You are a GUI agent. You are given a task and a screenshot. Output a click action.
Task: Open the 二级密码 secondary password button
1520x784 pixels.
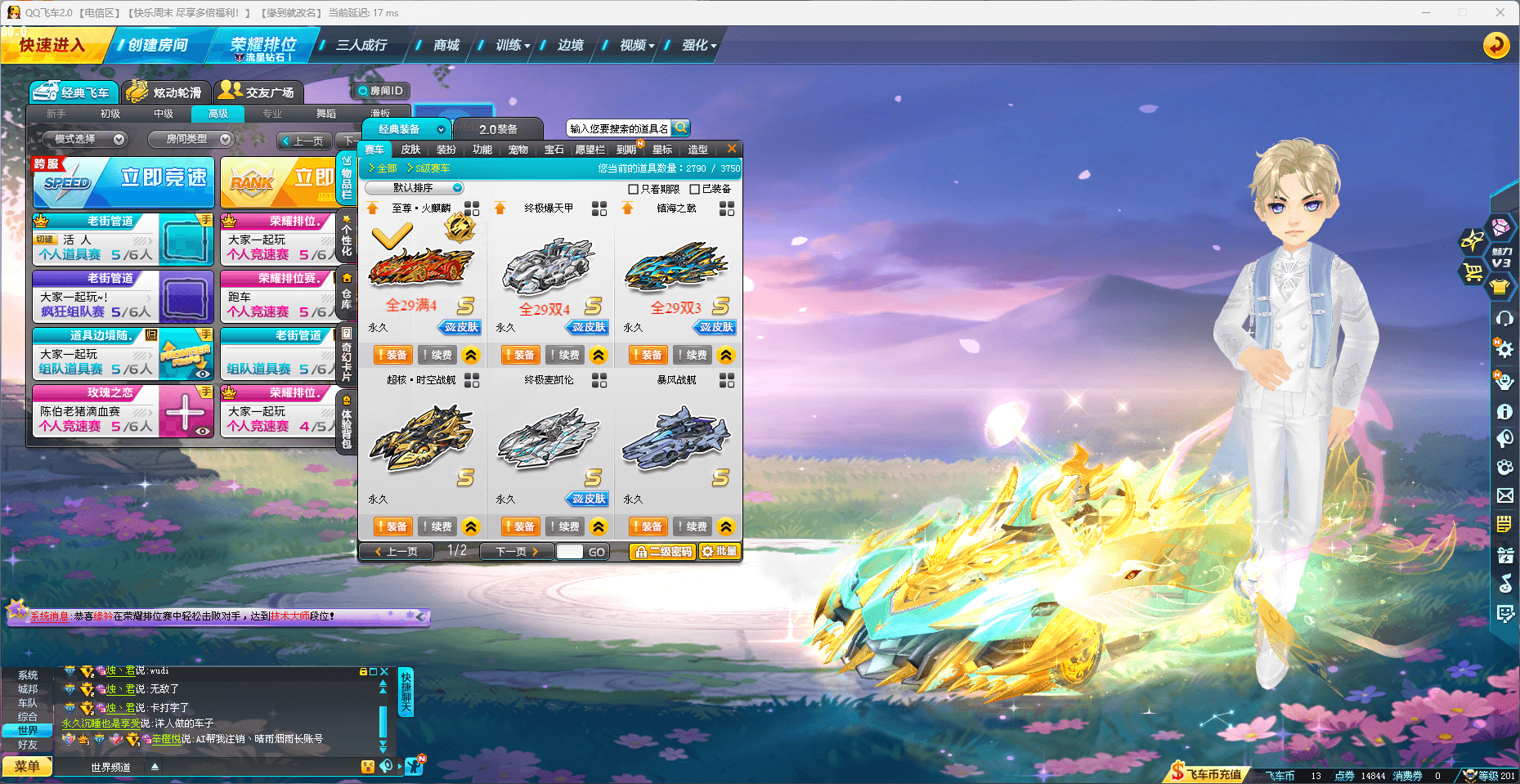click(663, 552)
